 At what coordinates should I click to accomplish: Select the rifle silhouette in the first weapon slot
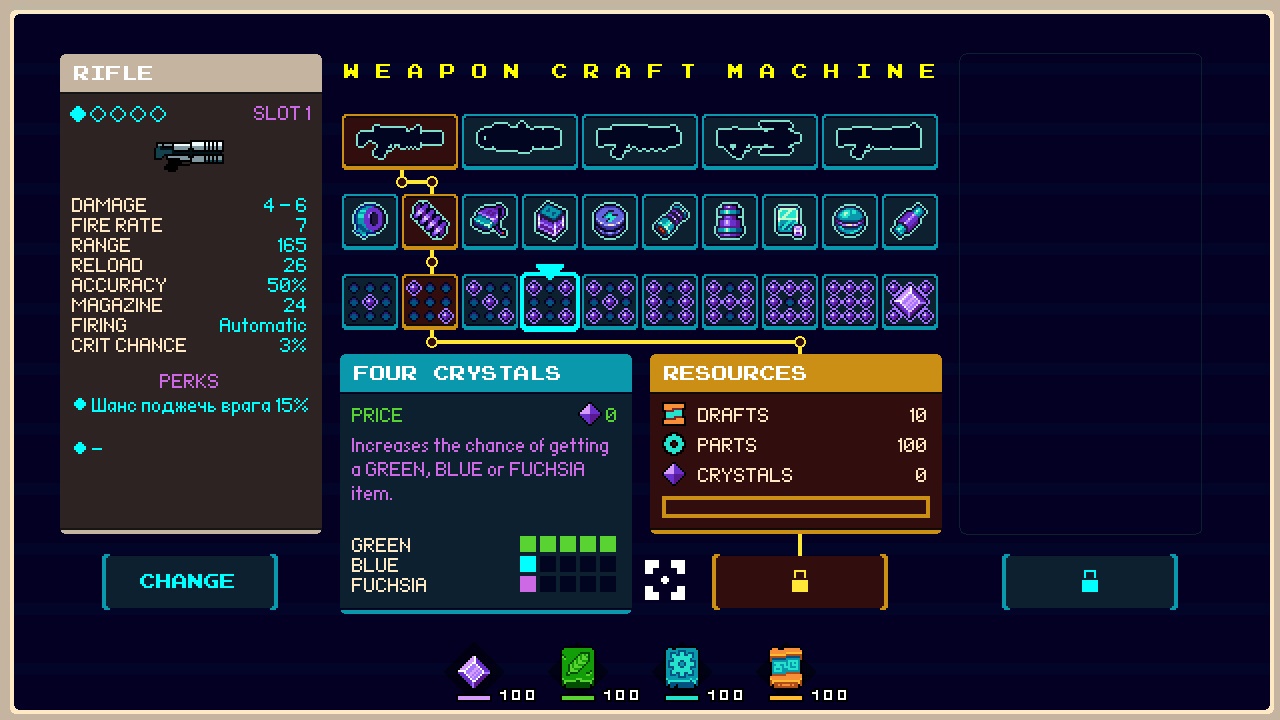coord(399,141)
